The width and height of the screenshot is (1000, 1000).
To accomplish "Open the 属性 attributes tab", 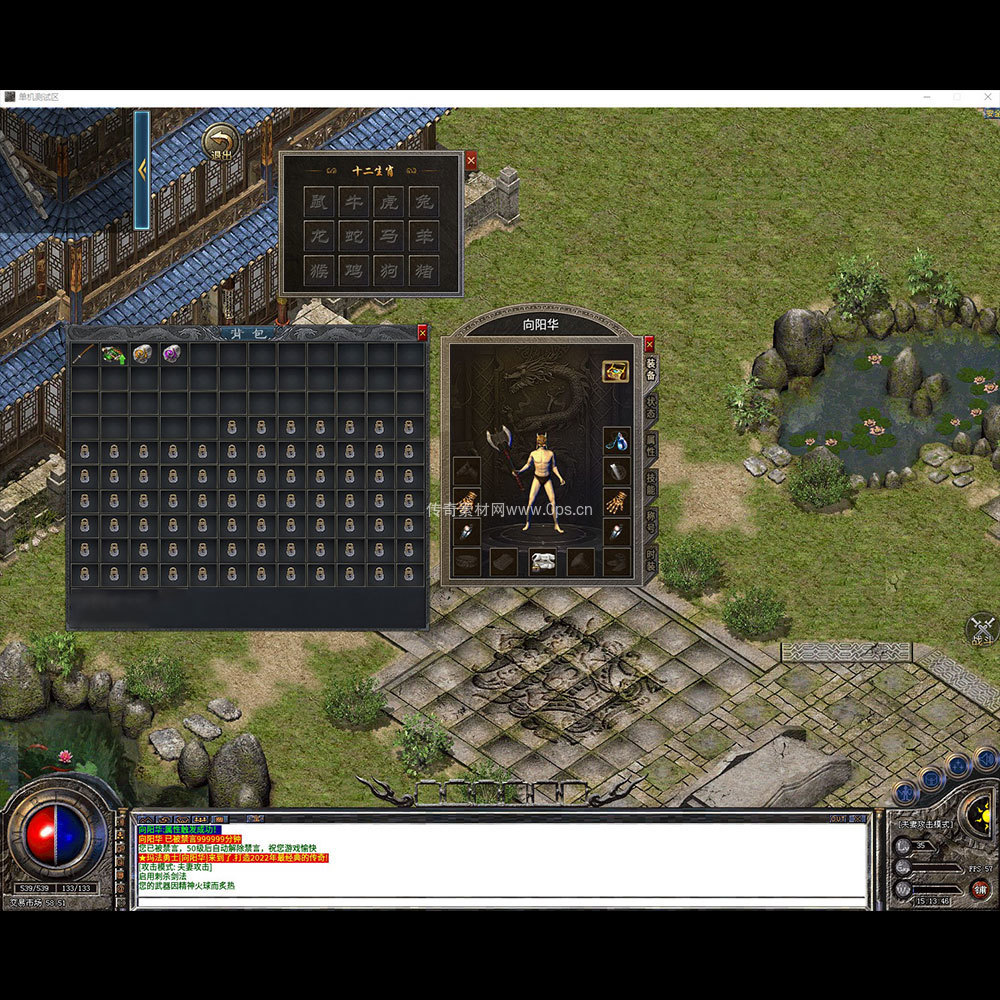I will (x=651, y=444).
